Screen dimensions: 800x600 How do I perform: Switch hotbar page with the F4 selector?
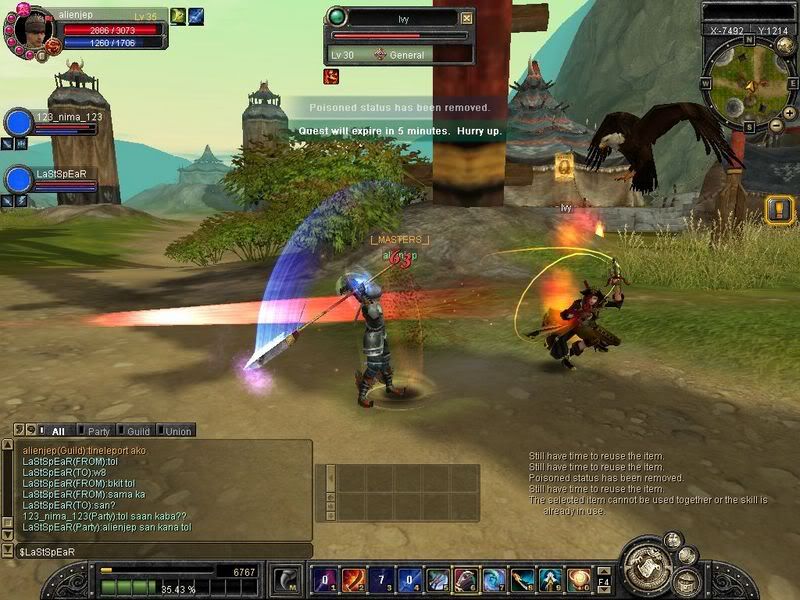coord(604,580)
